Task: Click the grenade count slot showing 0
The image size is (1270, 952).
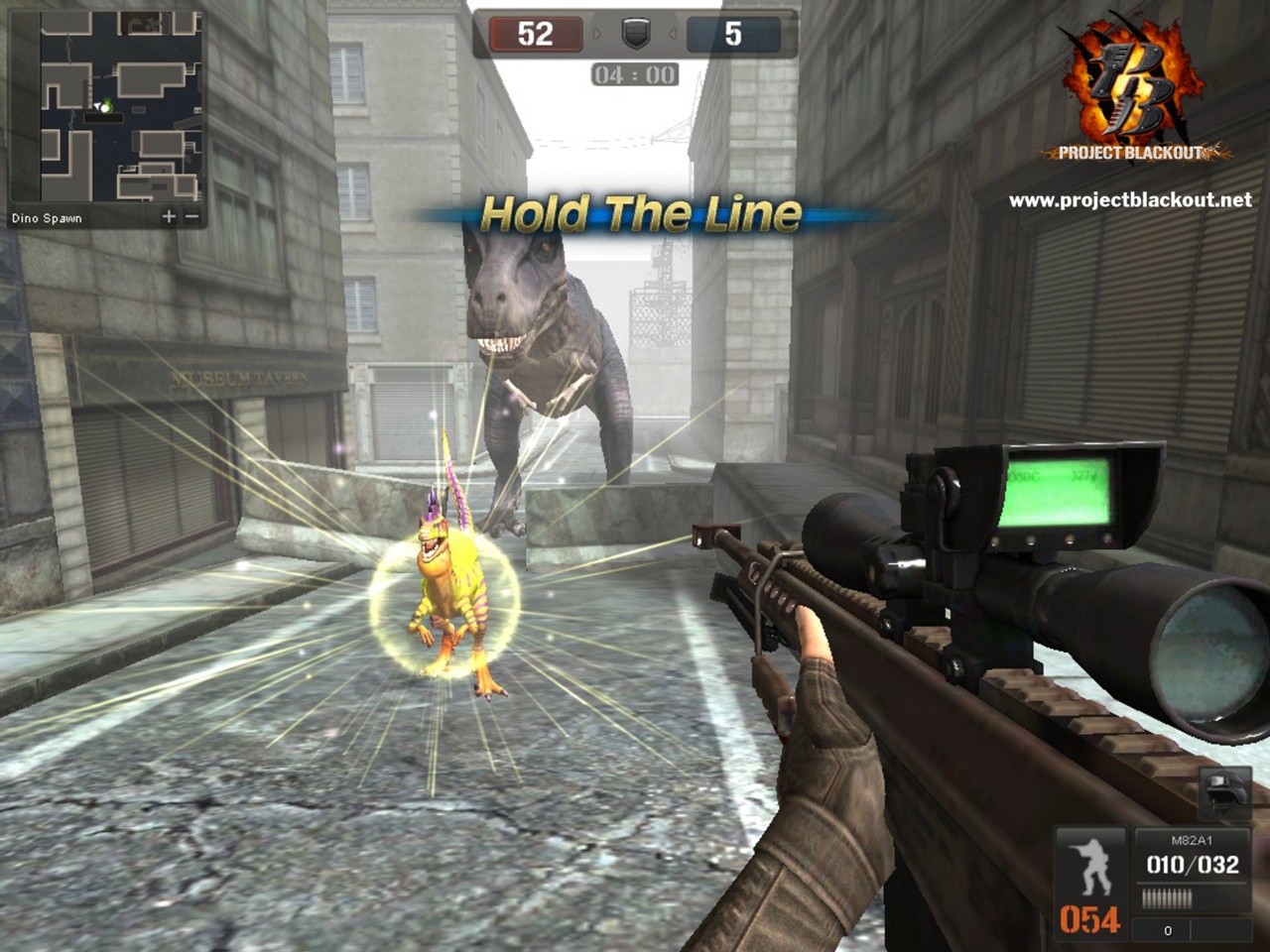Action: (1167, 930)
